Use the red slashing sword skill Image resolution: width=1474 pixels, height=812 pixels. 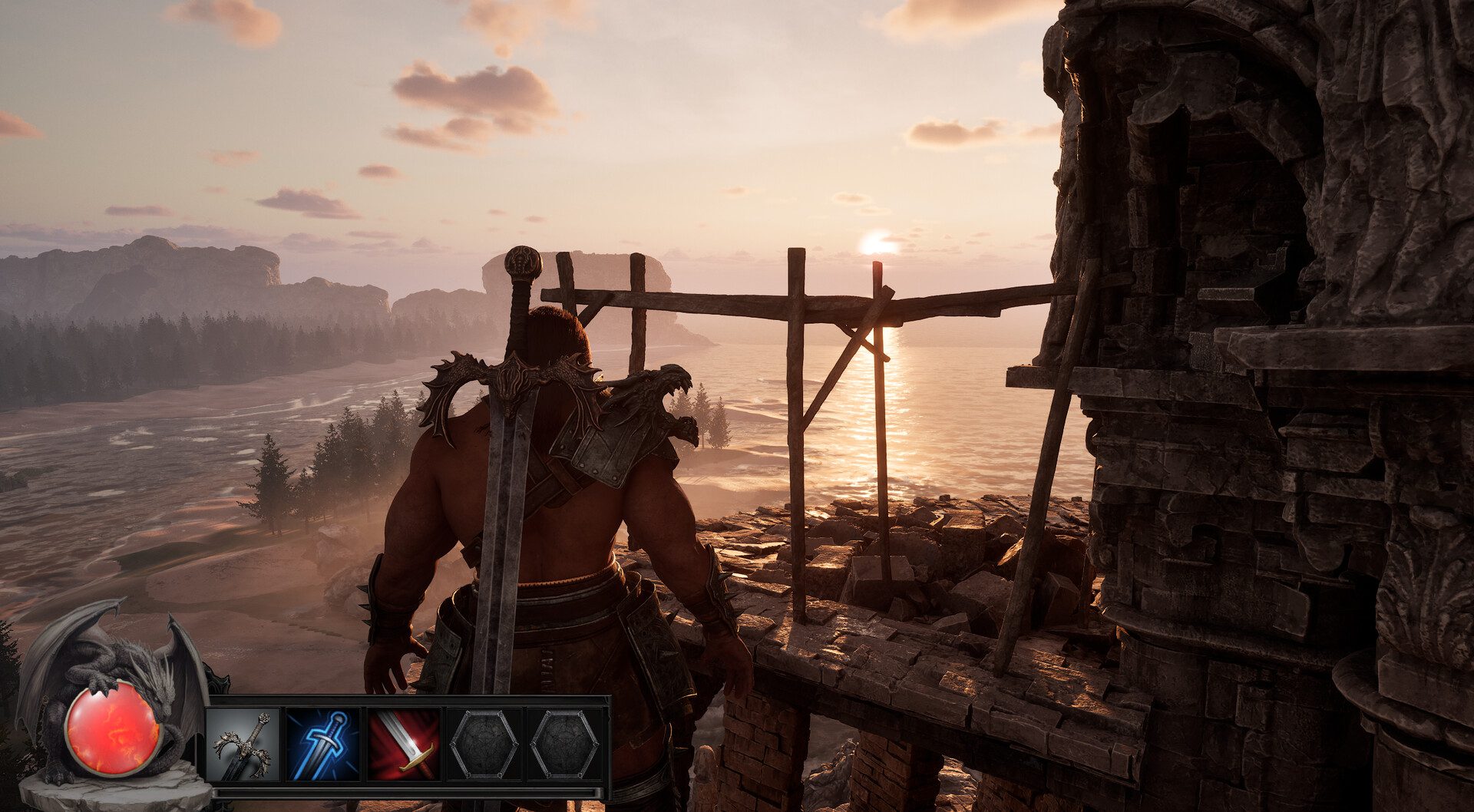click(x=404, y=744)
